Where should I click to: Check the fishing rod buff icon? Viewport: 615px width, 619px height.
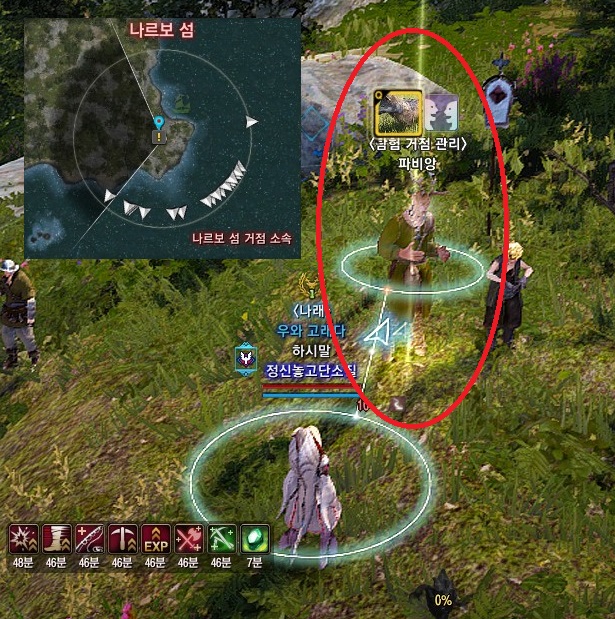pyautogui.click(x=89, y=540)
